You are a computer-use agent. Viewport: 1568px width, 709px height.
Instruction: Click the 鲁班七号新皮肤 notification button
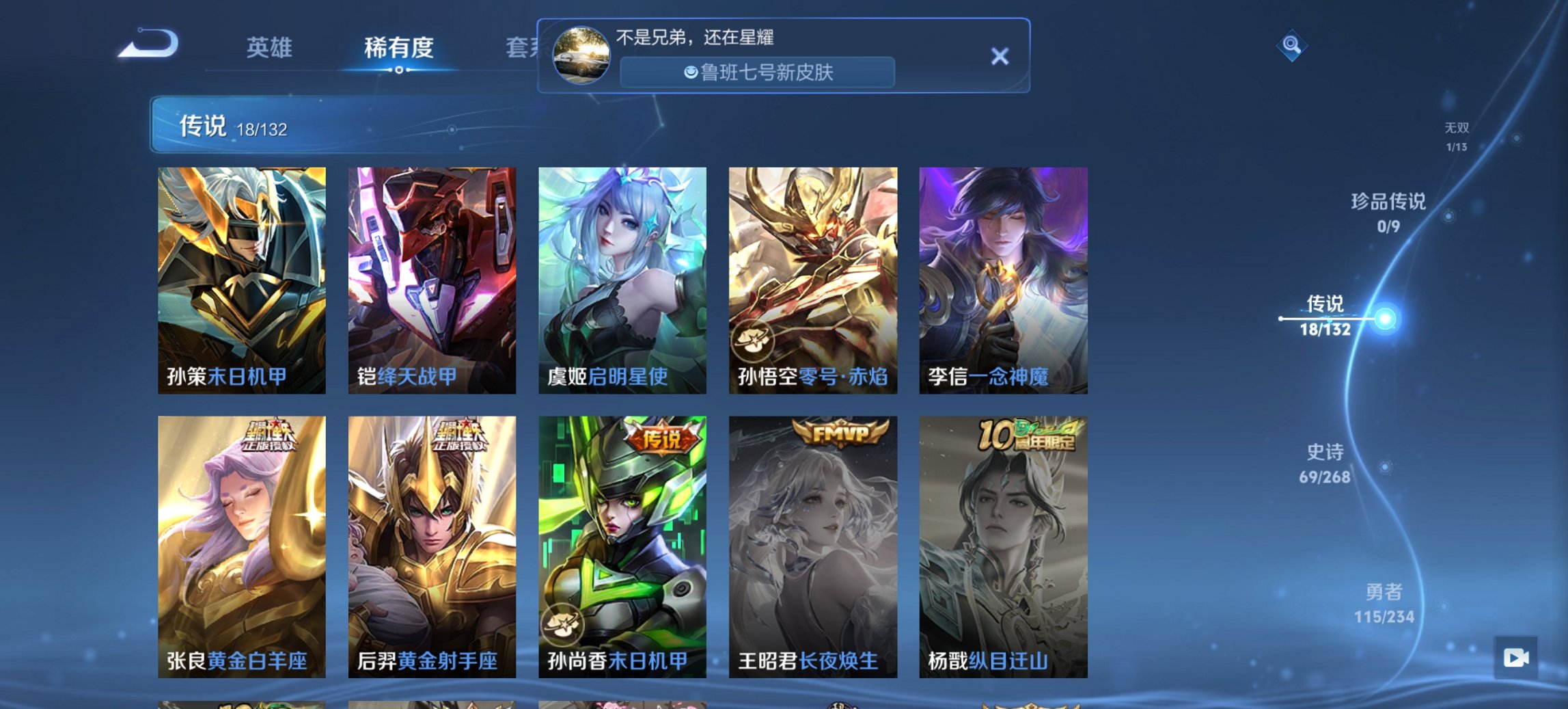click(x=756, y=70)
